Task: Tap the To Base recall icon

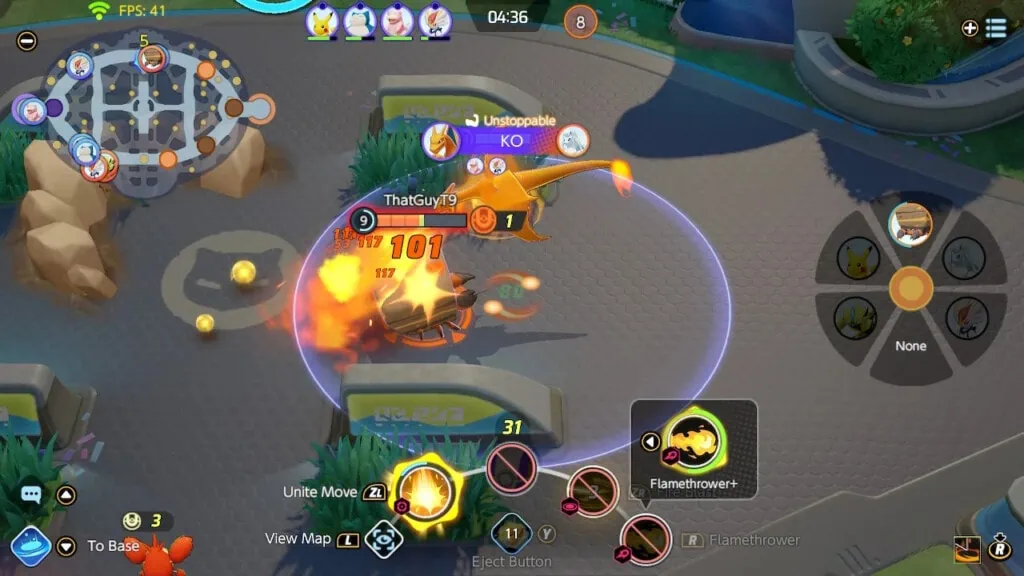Action: (31, 546)
